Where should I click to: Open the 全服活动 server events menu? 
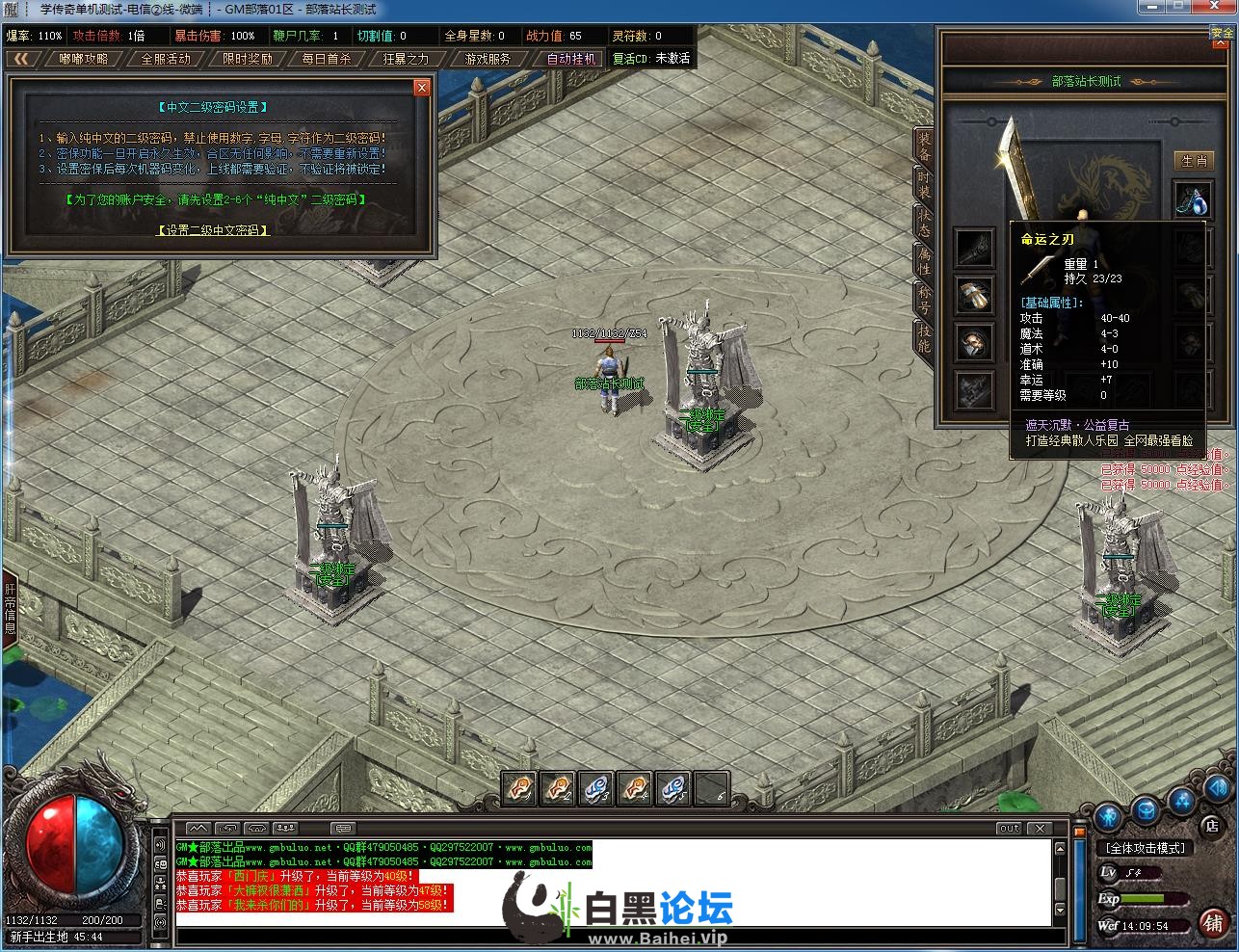166,59
